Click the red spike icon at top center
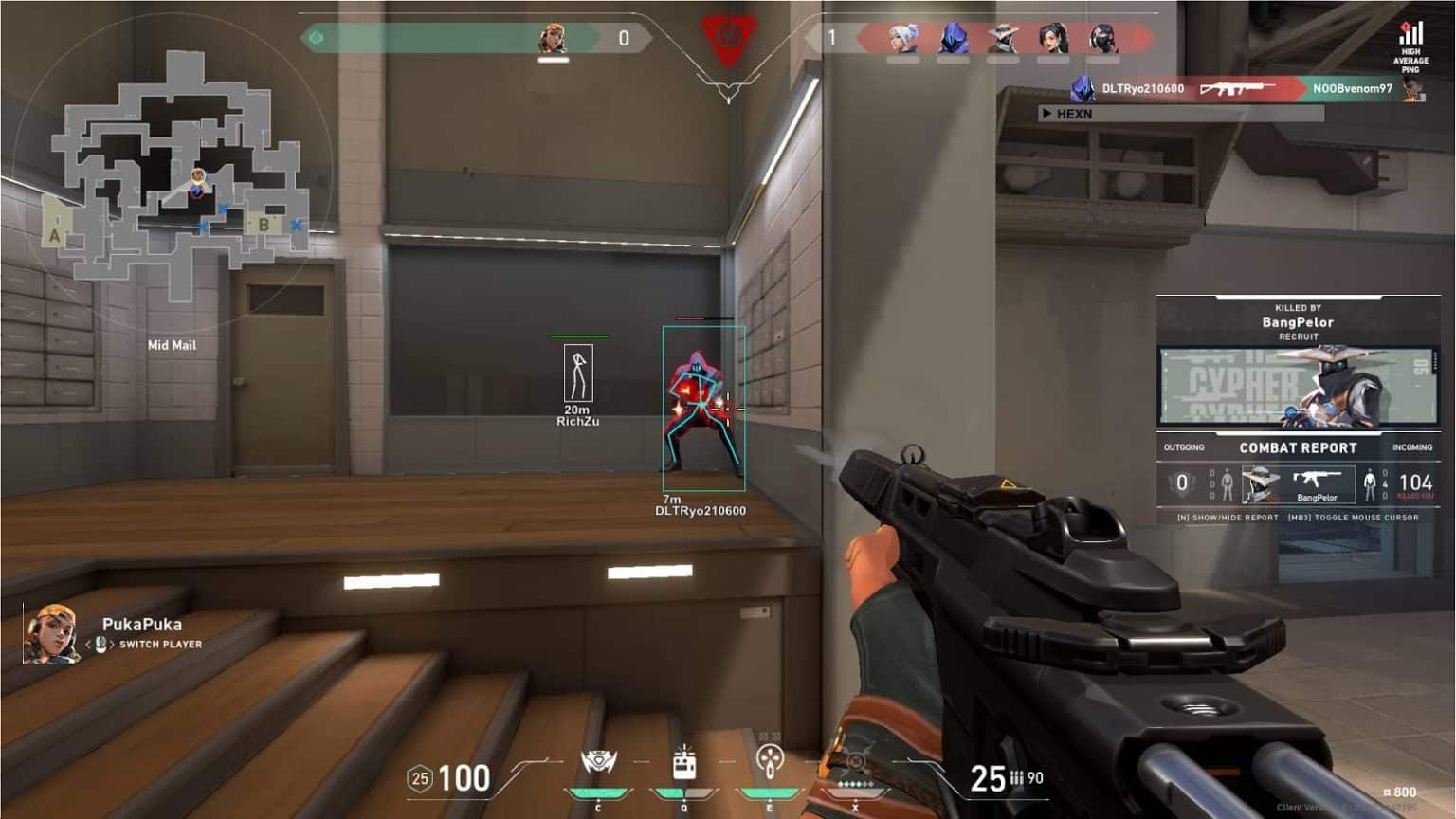 728,39
